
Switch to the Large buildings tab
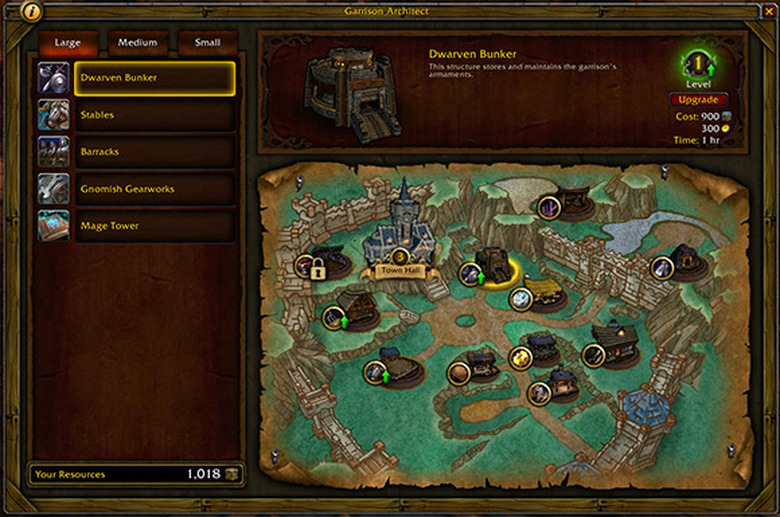pyautogui.click(x=68, y=43)
